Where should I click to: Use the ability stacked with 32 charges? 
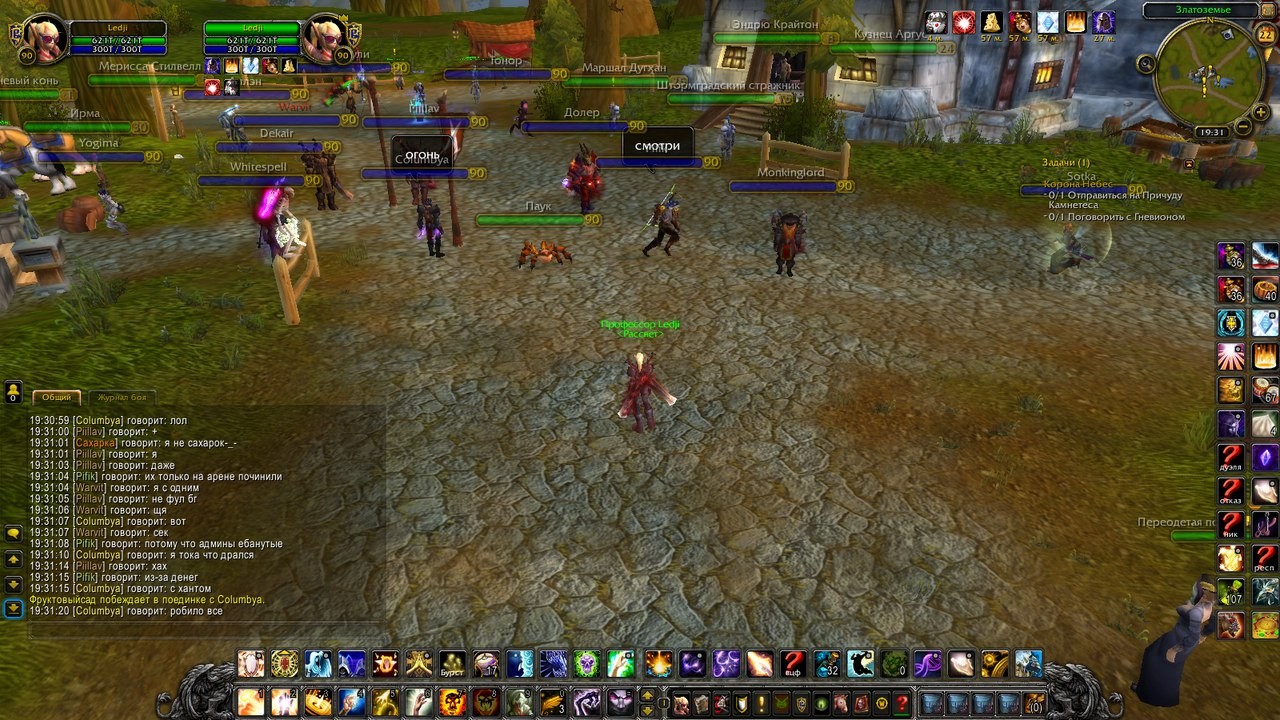(827, 664)
